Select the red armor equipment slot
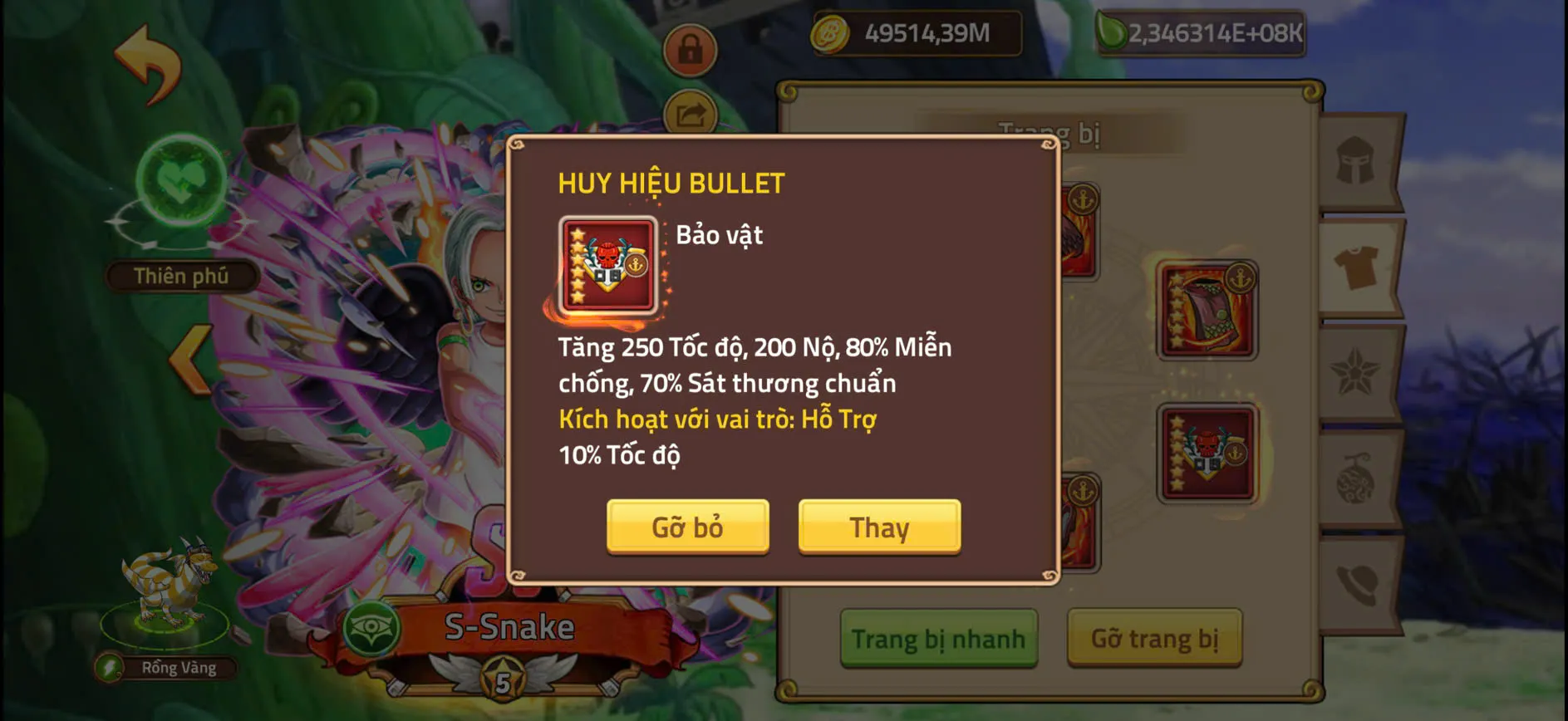The height and width of the screenshot is (721, 1568). [1207, 311]
